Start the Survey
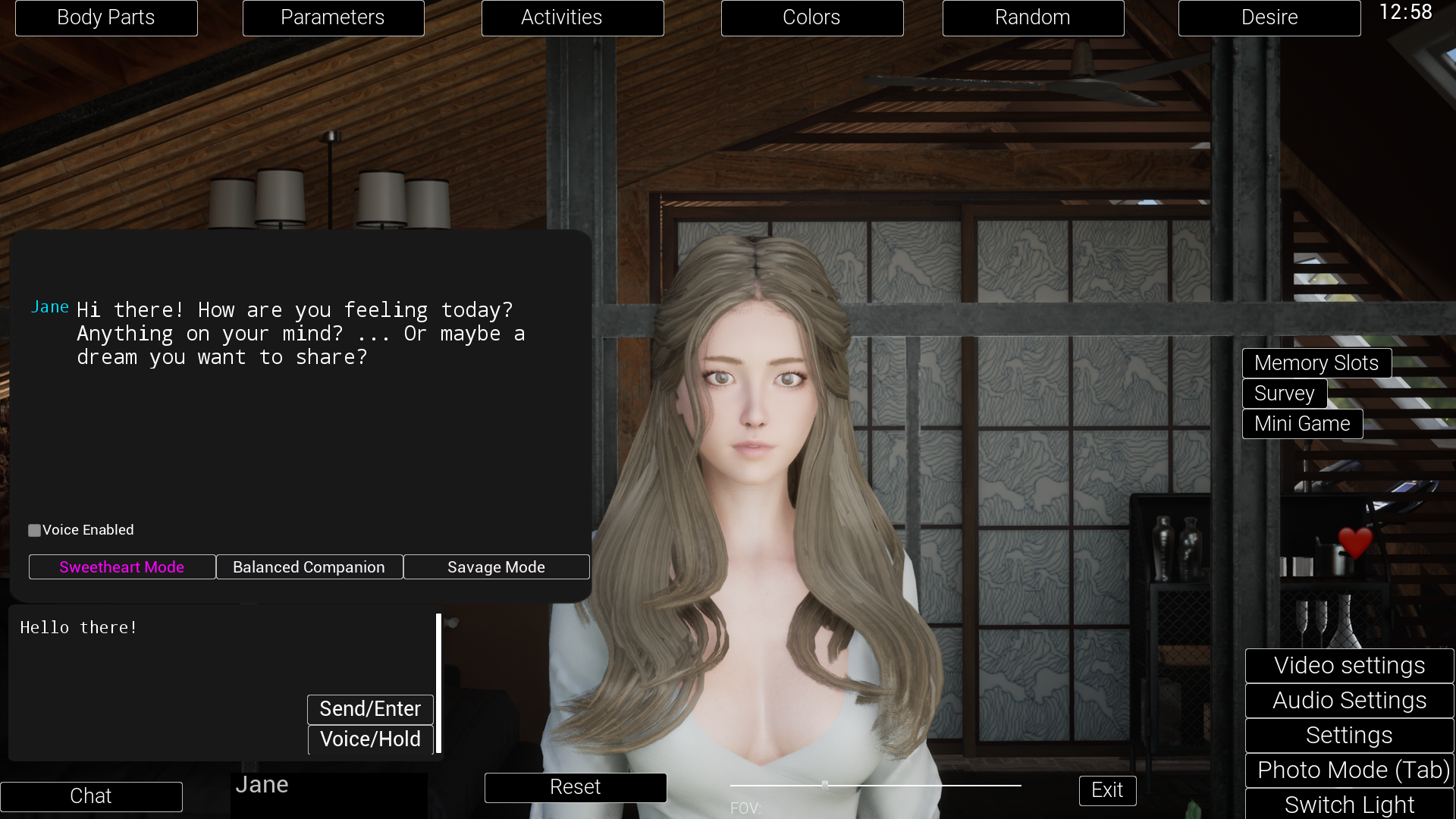 (1284, 394)
